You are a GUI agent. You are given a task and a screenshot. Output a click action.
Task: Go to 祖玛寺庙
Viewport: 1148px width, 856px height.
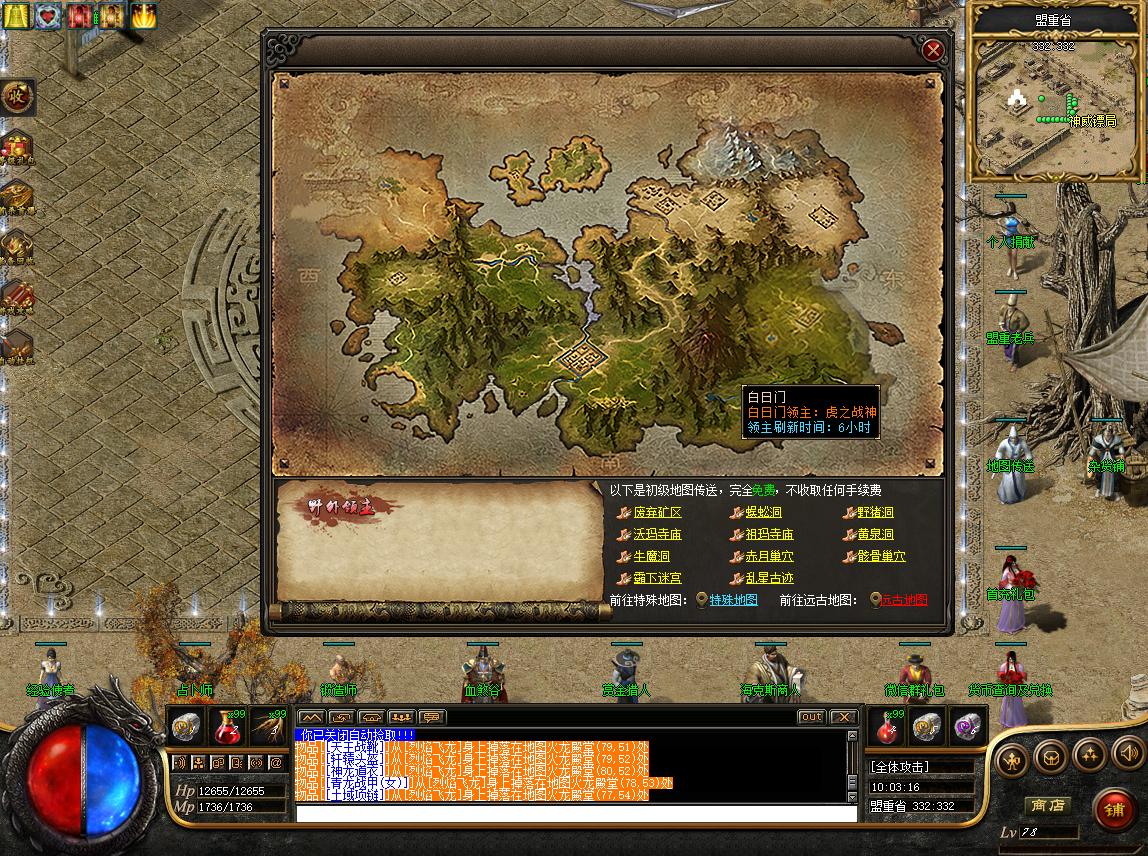click(769, 534)
